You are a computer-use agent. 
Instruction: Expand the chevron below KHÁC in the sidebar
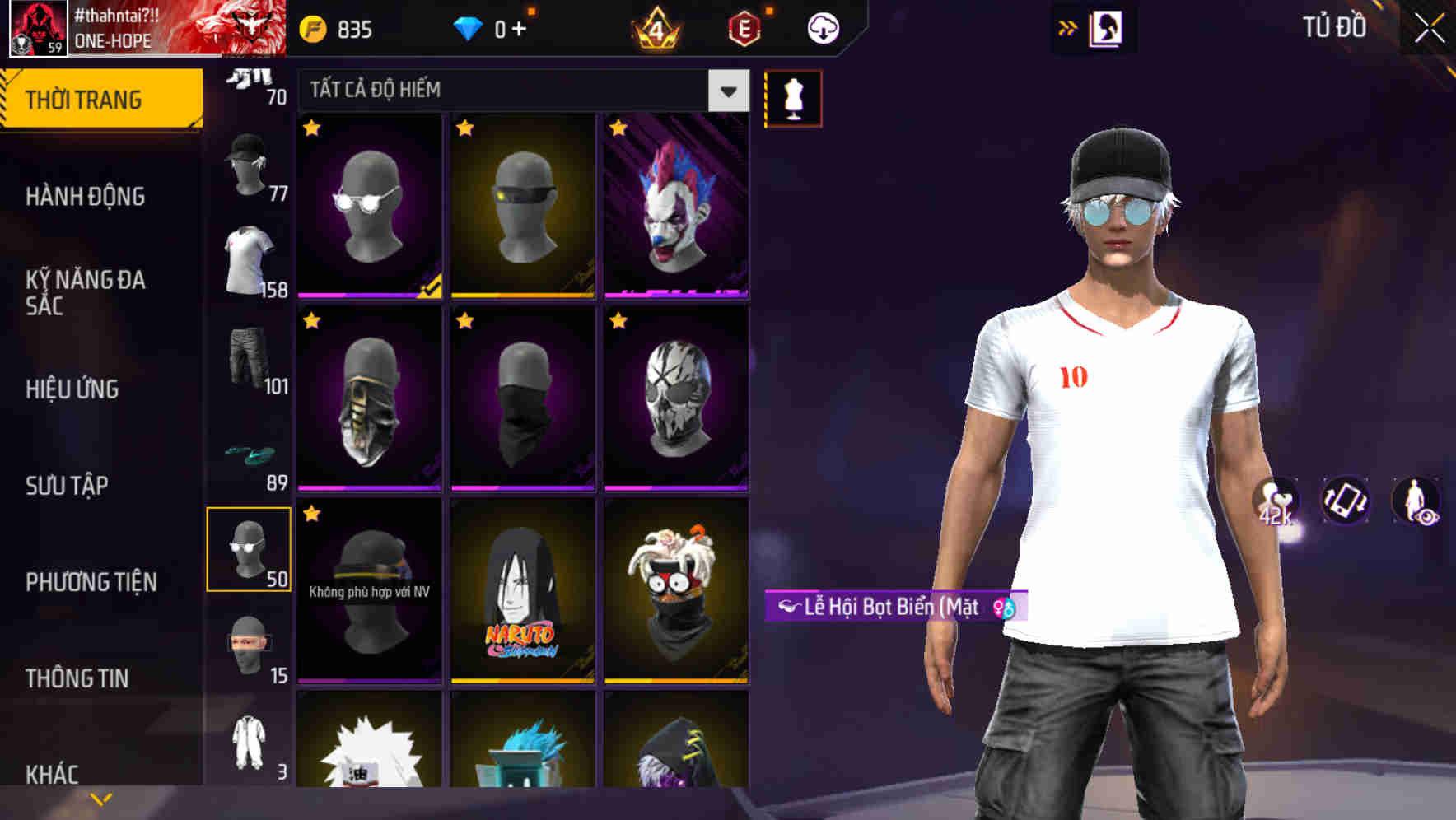click(100, 799)
